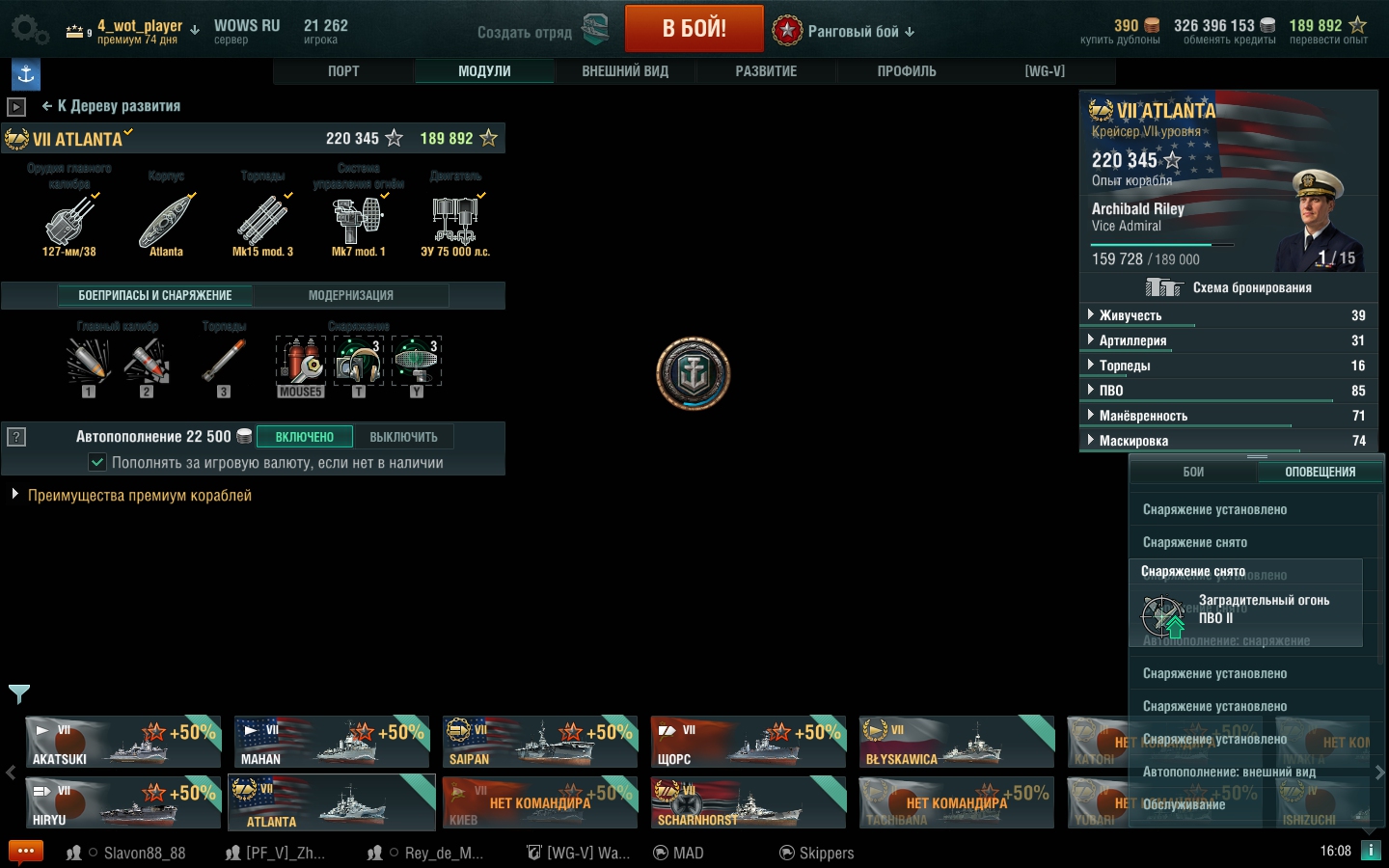Select the SCHARNHORST ship in carousel

click(x=749, y=802)
